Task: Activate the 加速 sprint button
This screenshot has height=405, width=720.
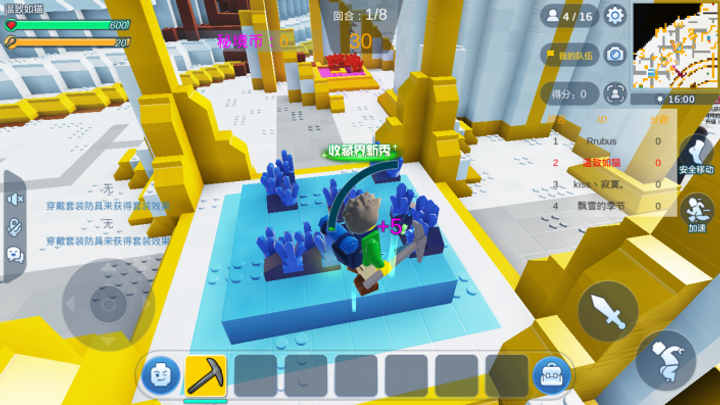Action: [696, 211]
